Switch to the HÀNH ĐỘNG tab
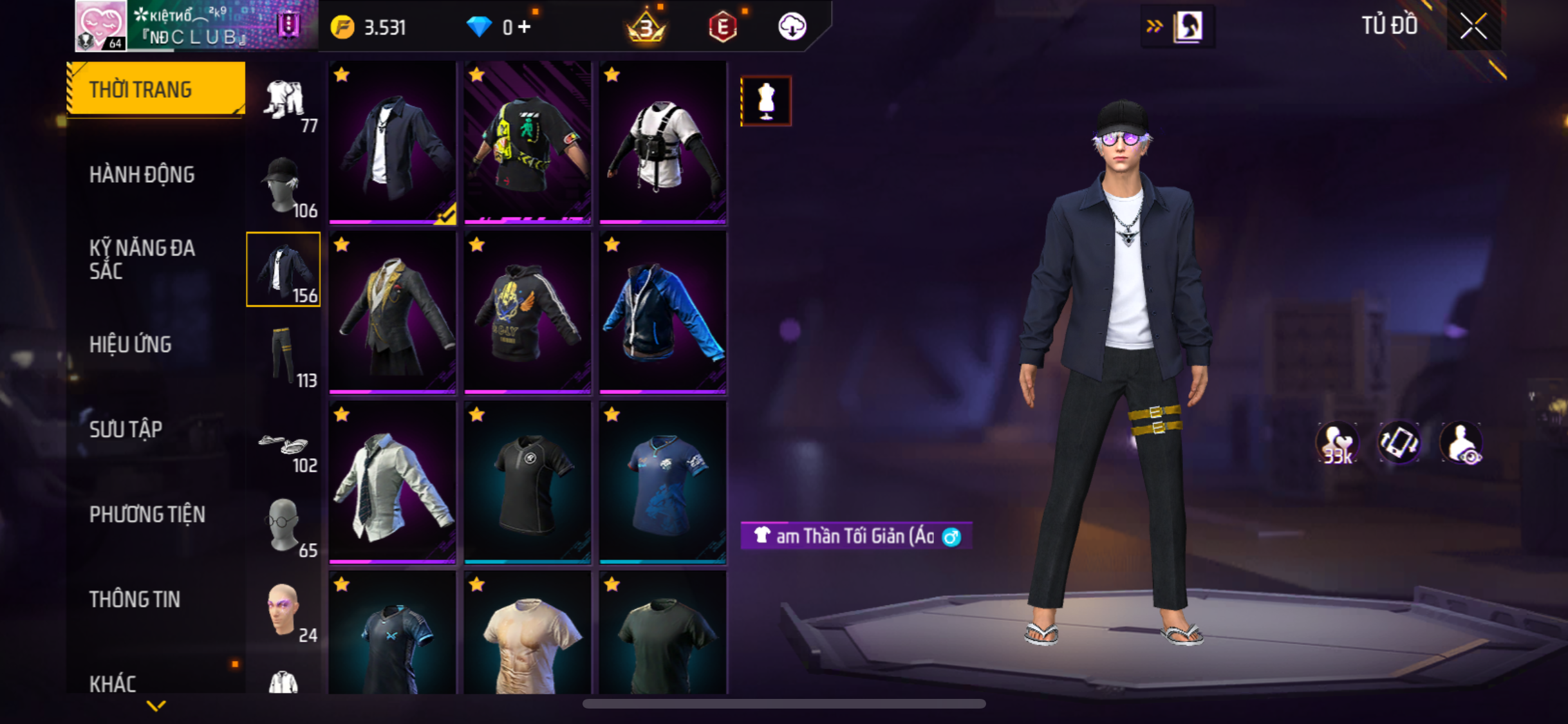Screen dimensions: 1568x724 142,174
